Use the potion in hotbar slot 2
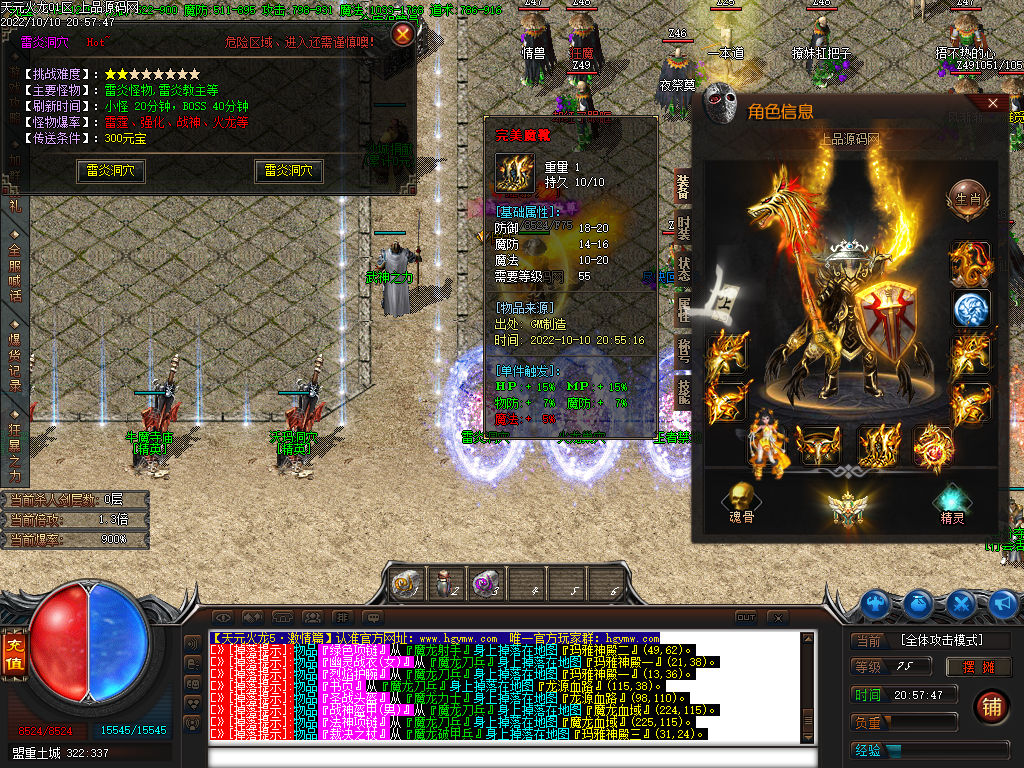The height and width of the screenshot is (768, 1024). pos(446,583)
